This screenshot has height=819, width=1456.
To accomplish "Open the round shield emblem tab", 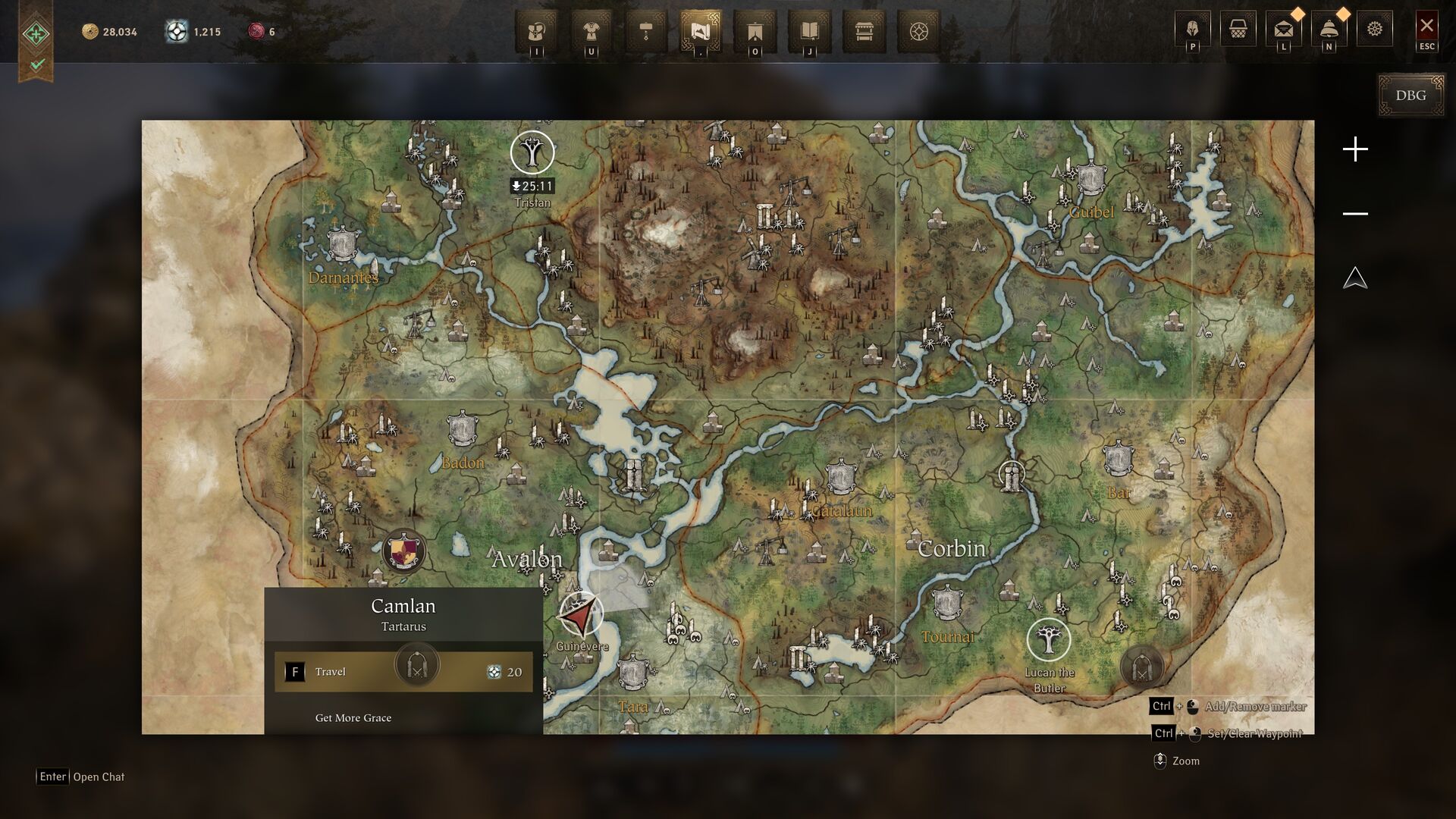I will [918, 32].
